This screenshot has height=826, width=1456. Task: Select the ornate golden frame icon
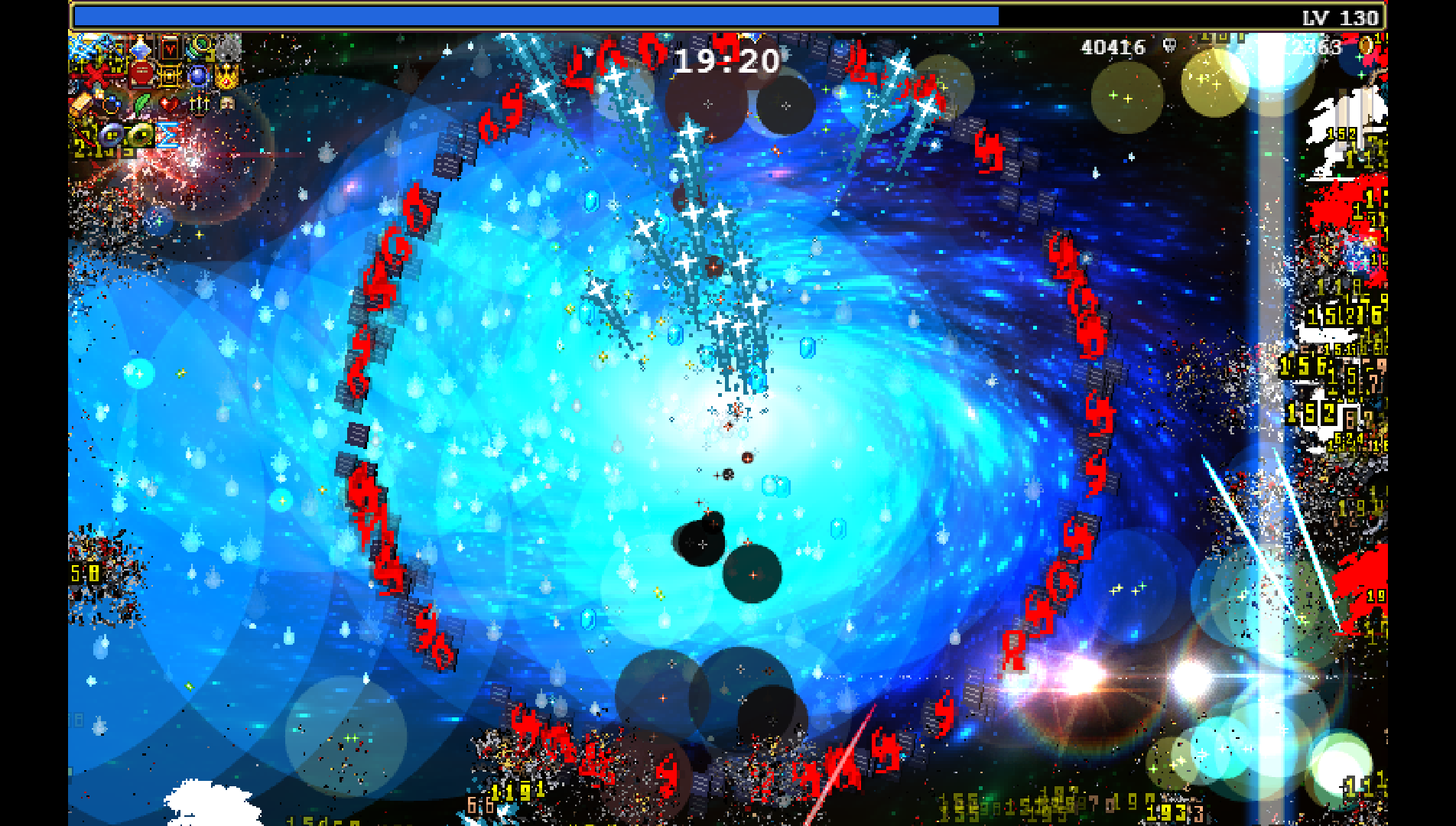pos(170,76)
